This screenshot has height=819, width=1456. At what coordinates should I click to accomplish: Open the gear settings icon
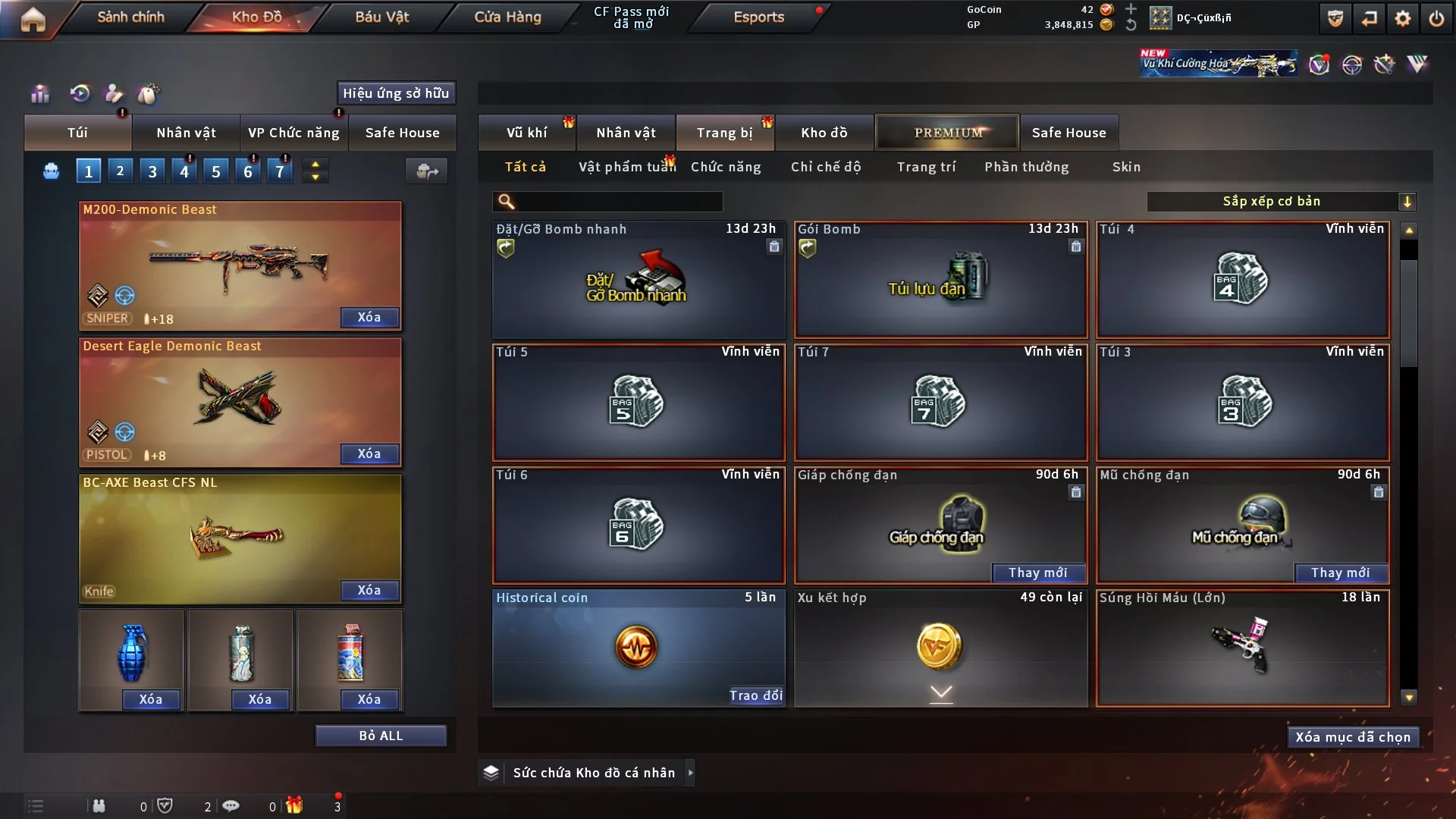pos(1402,18)
